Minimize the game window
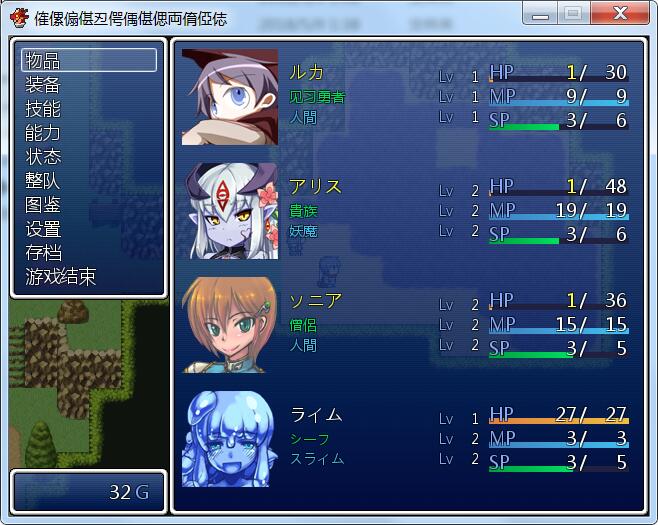The height and width of the screenshot is (525, 658). 541,14
